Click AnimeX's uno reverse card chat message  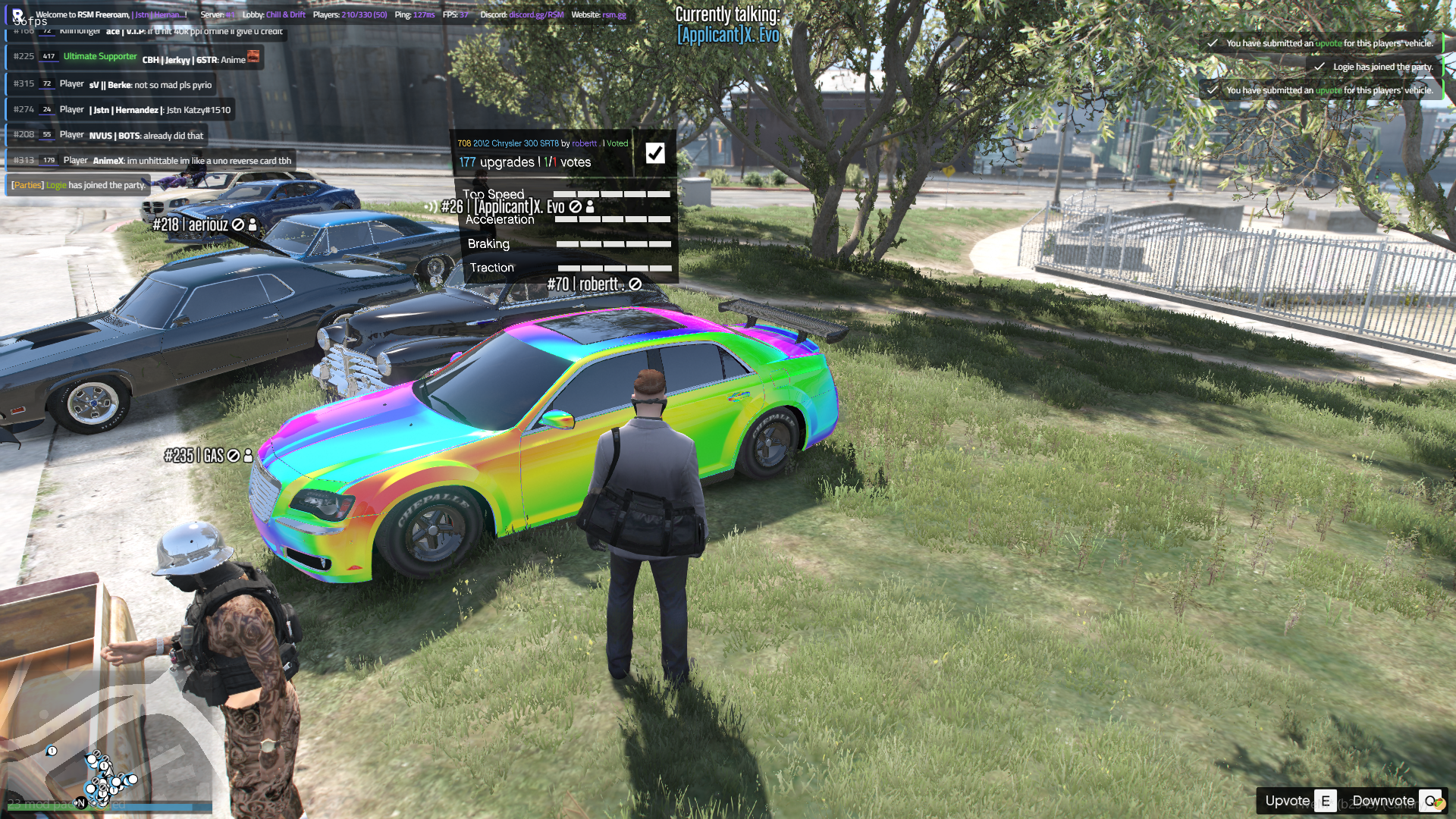tap(152, 160)
